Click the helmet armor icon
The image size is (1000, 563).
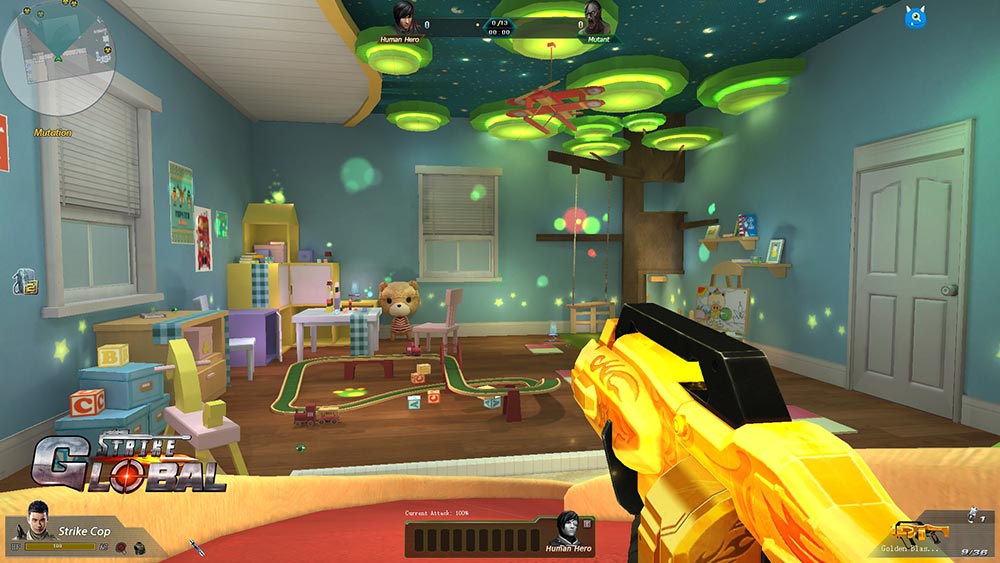coord(139,547)
